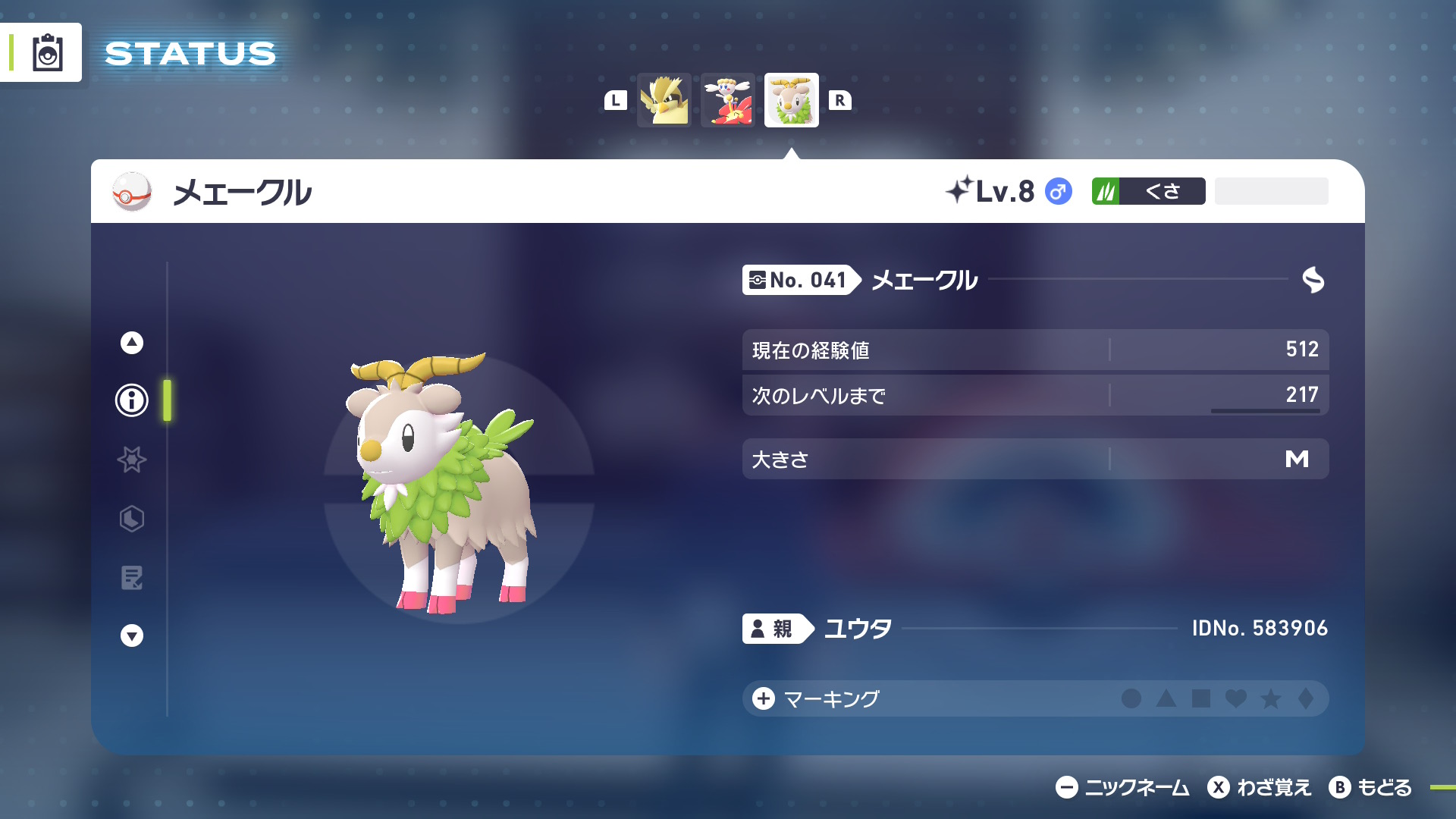
Task: Select the memo sidebar icon
Action: [x=130, y=578]
